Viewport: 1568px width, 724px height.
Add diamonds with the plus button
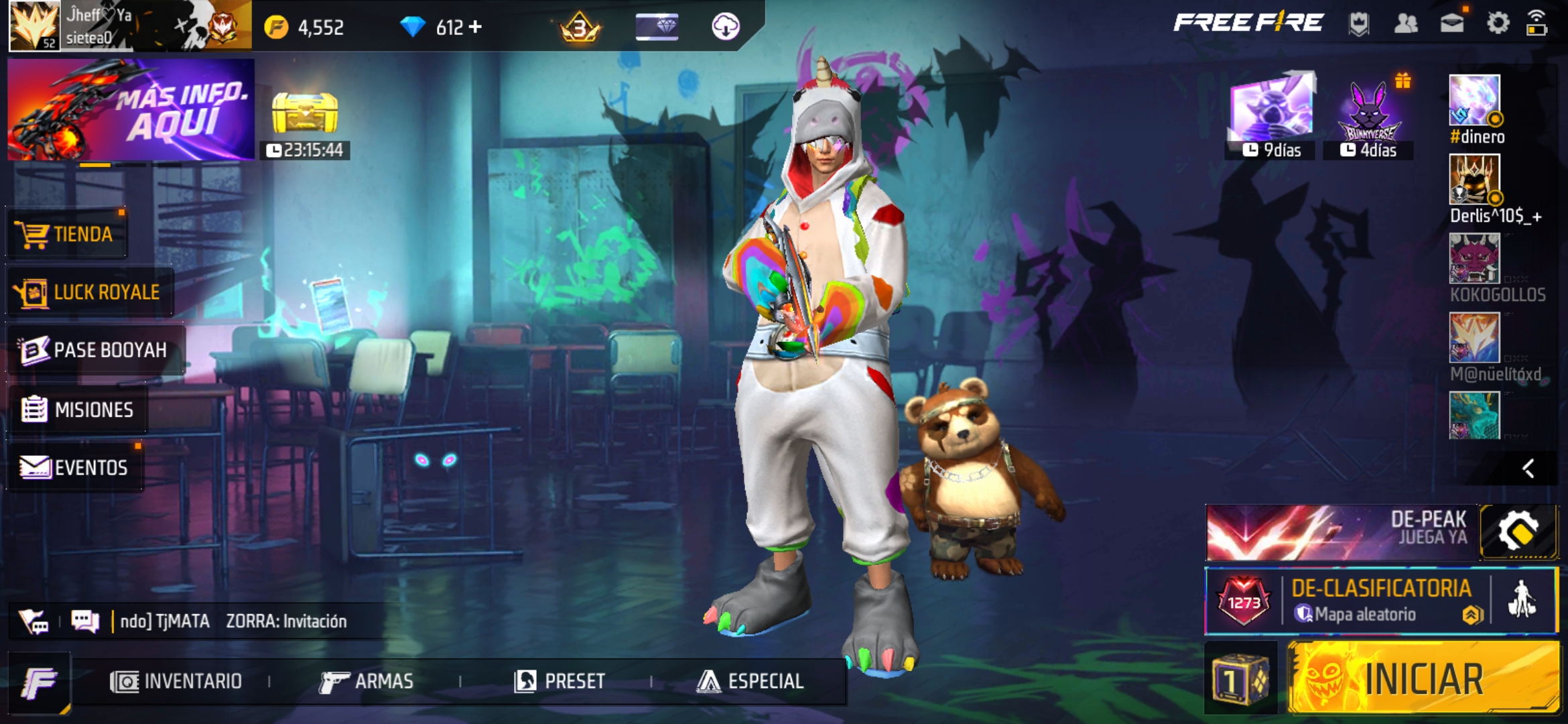[475, 27]
